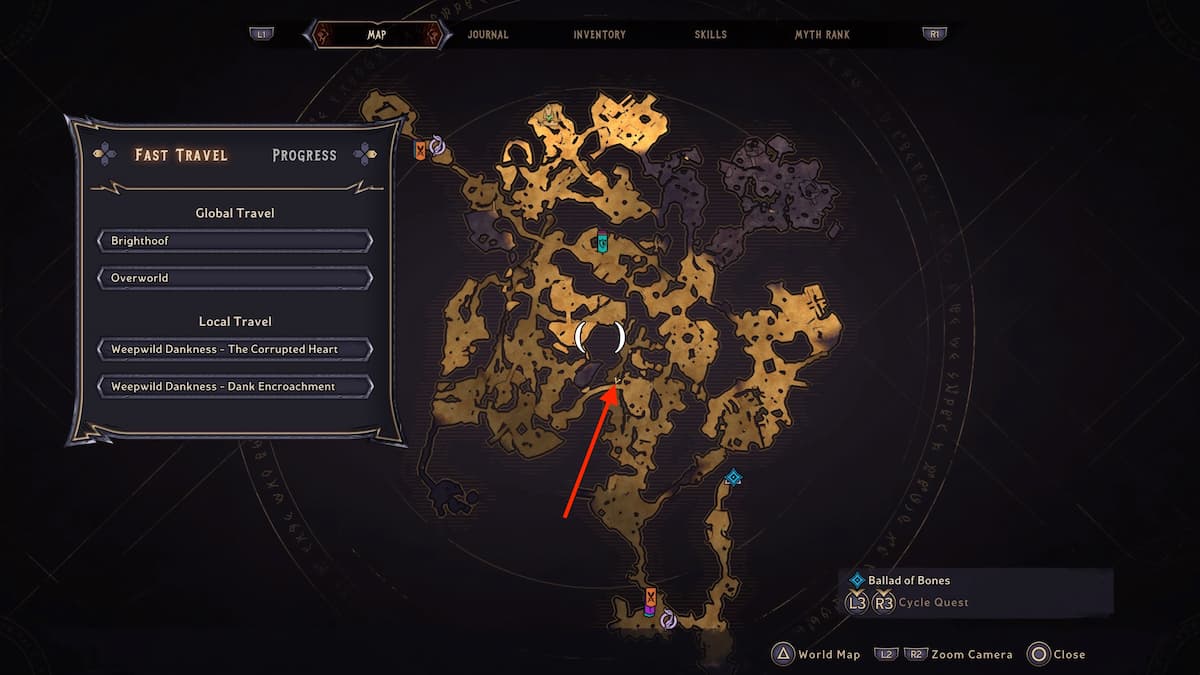Switch to the Journal tab
Image resolution: width=1200 pixels, height=675 pixels.
(488, 35)
